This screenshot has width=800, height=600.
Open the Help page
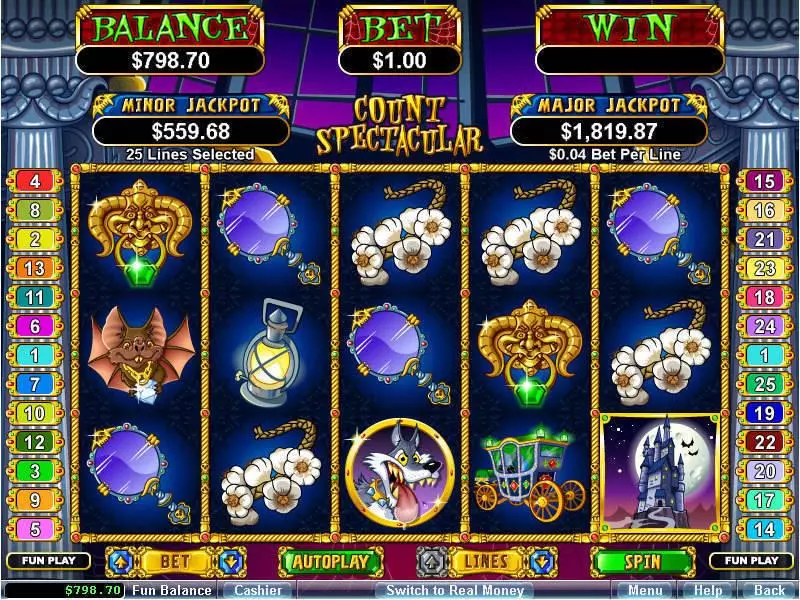pos(709,590)
